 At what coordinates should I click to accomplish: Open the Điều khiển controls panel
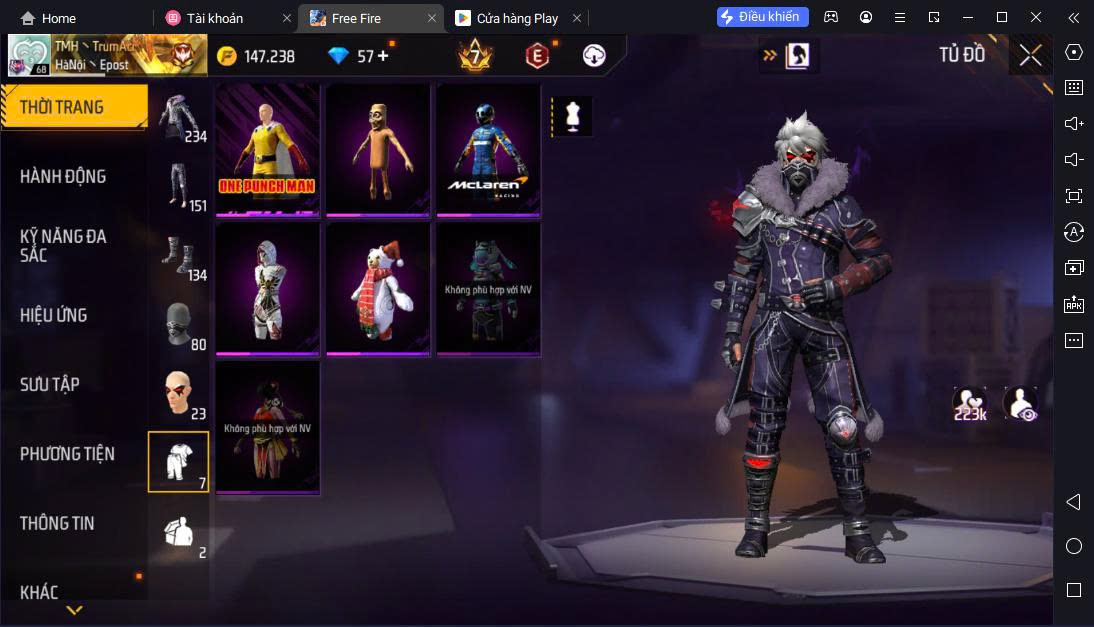pos(762,17)
